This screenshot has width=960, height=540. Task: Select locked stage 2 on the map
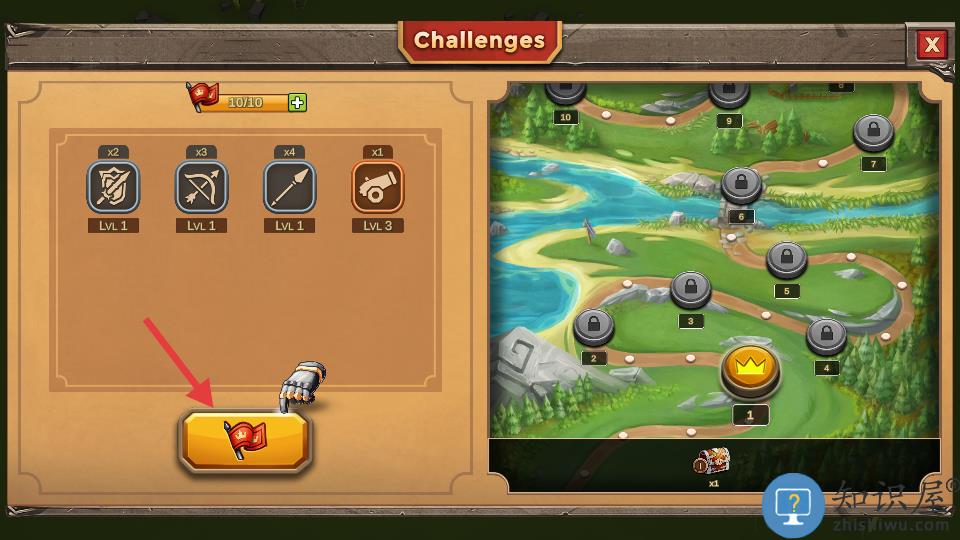(x=594, y=325)
